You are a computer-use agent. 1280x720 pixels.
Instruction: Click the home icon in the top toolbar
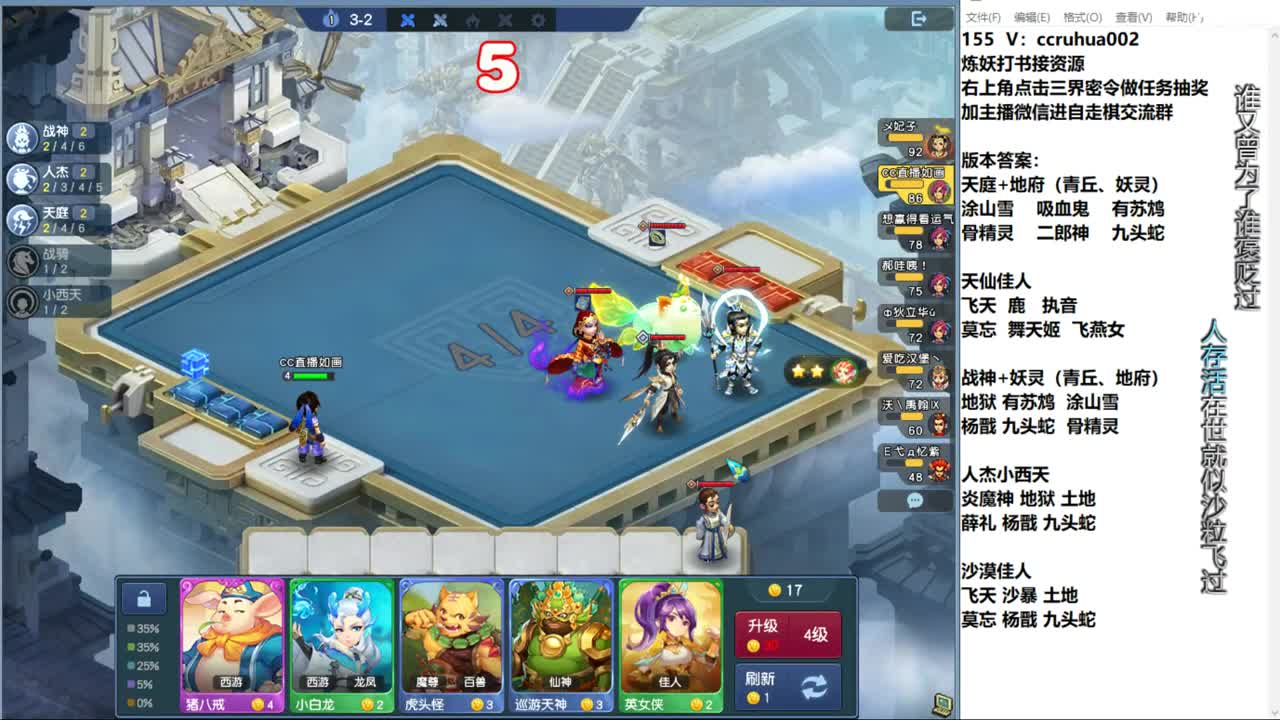point(471,20)
